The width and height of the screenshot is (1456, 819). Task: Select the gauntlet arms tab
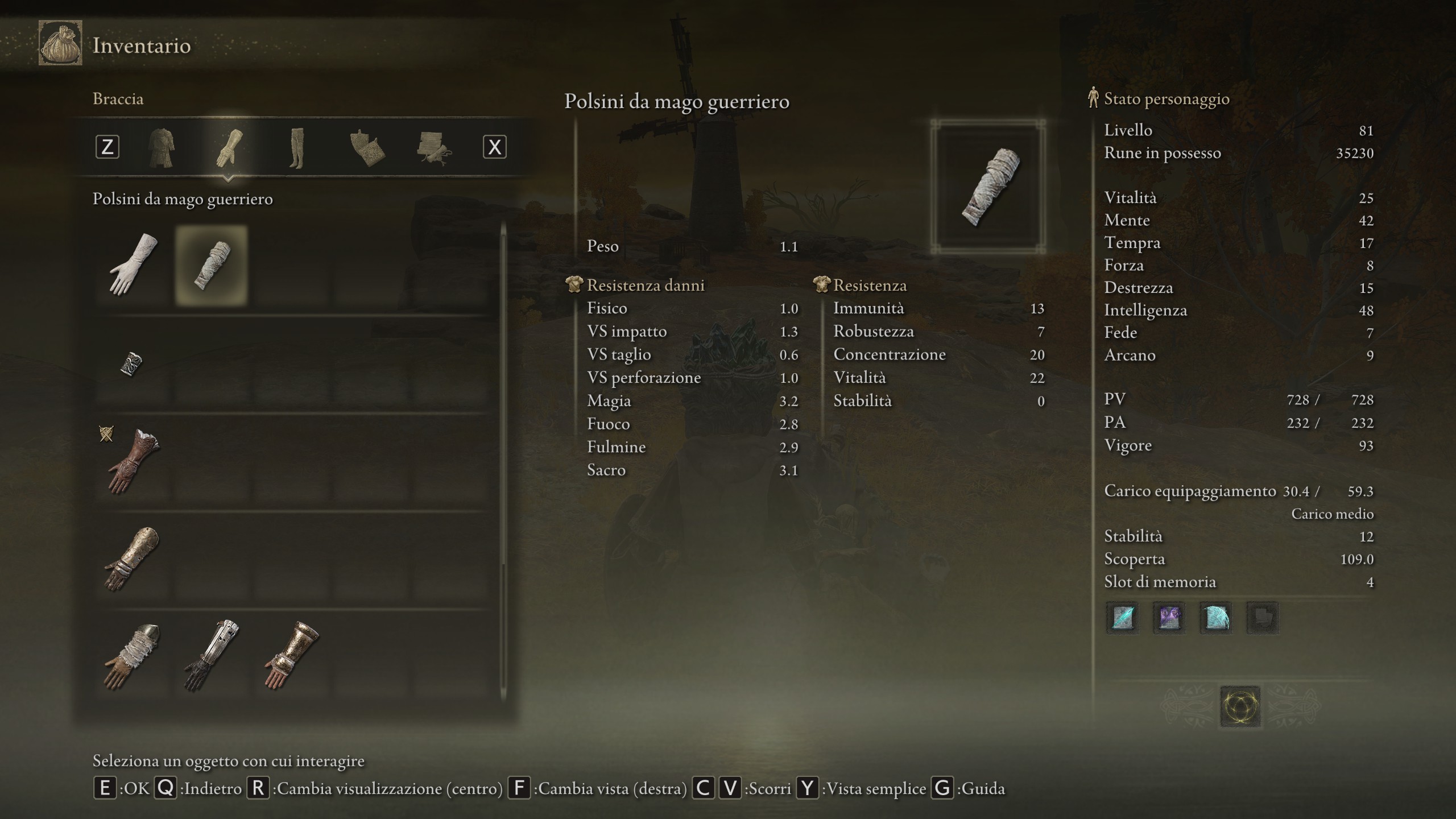pyautogui.click(x=229, y=148)
